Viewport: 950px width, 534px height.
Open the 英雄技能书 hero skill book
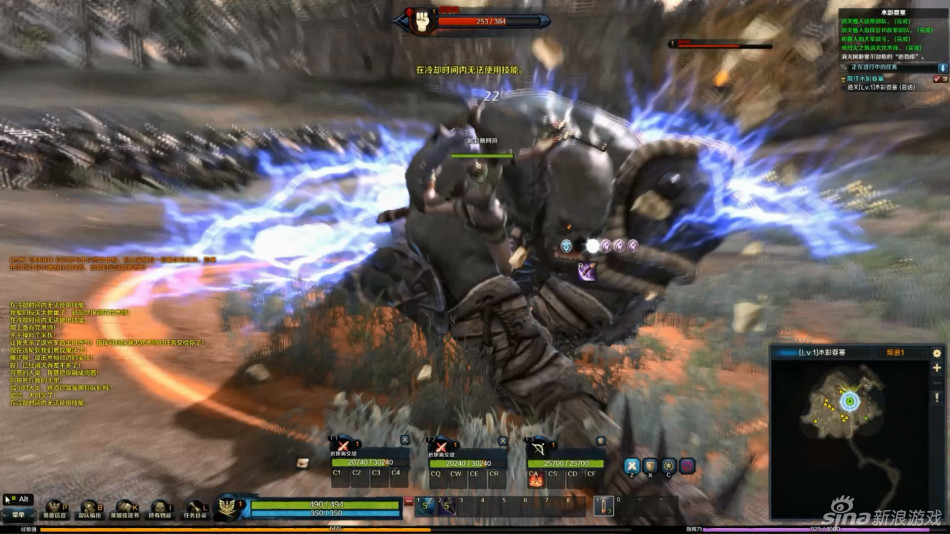[x=125, y=509]
